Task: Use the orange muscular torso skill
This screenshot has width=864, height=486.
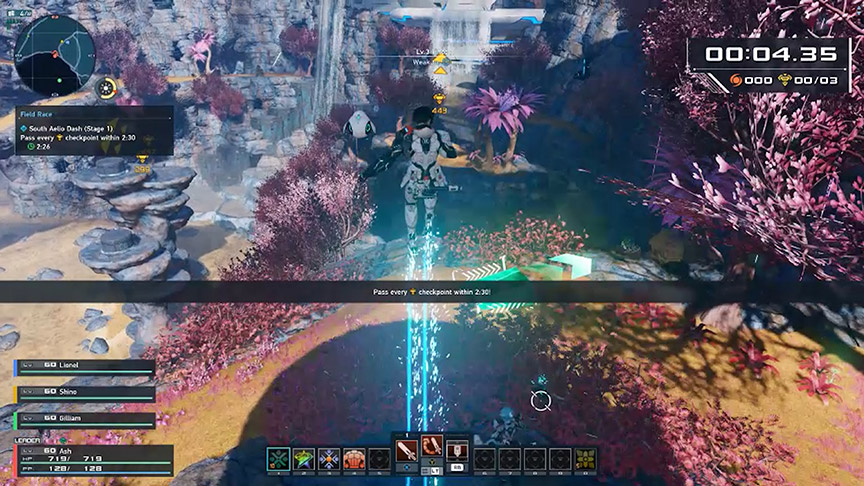Action: [x=355, y=459]
